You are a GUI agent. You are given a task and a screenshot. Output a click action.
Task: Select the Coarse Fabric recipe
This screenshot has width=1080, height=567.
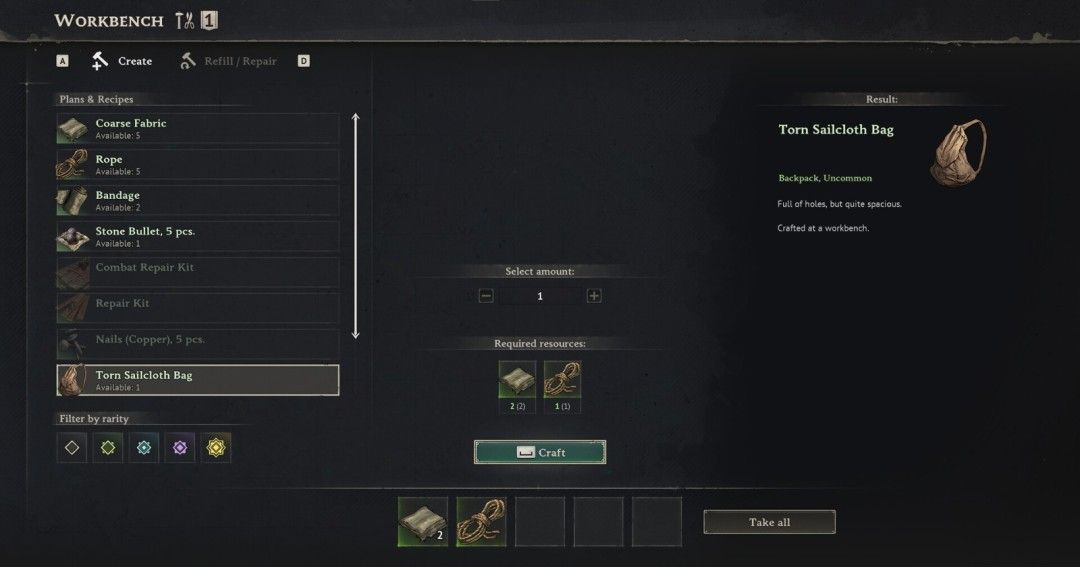(x=198, y=129)
